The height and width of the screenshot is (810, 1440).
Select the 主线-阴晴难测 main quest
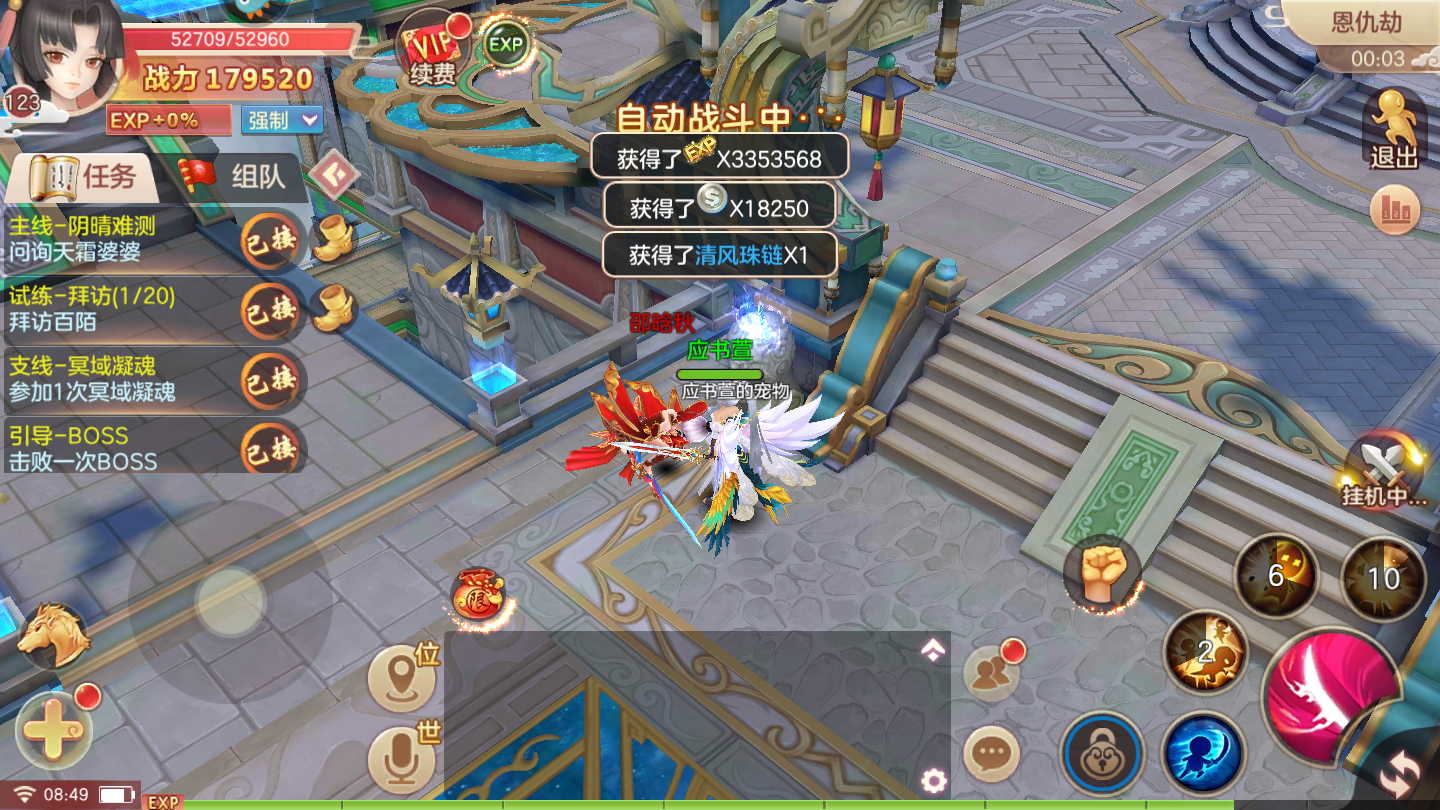[x=120, y=239]
